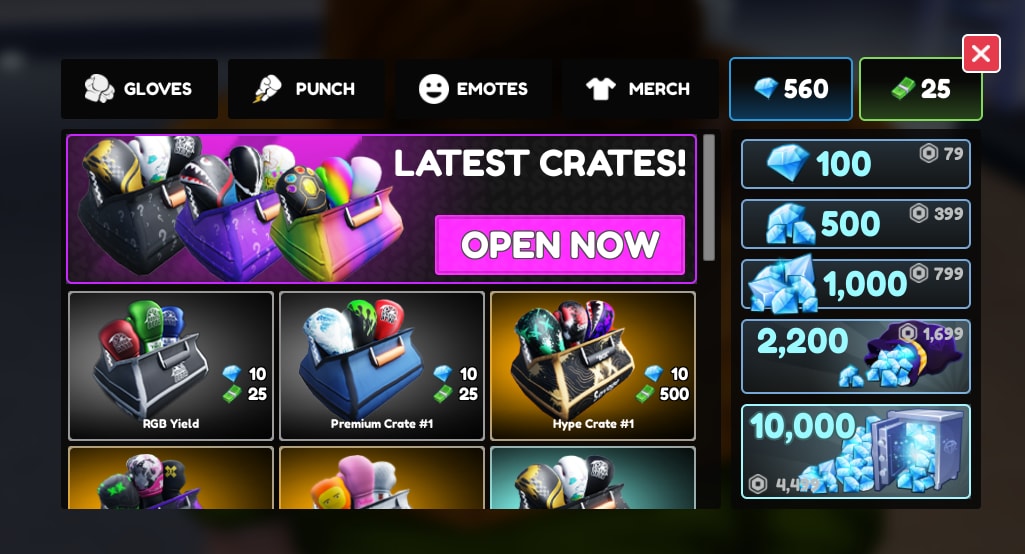Click the Open Now button
The image size is (1025, 554).
(x=560, y=245)
